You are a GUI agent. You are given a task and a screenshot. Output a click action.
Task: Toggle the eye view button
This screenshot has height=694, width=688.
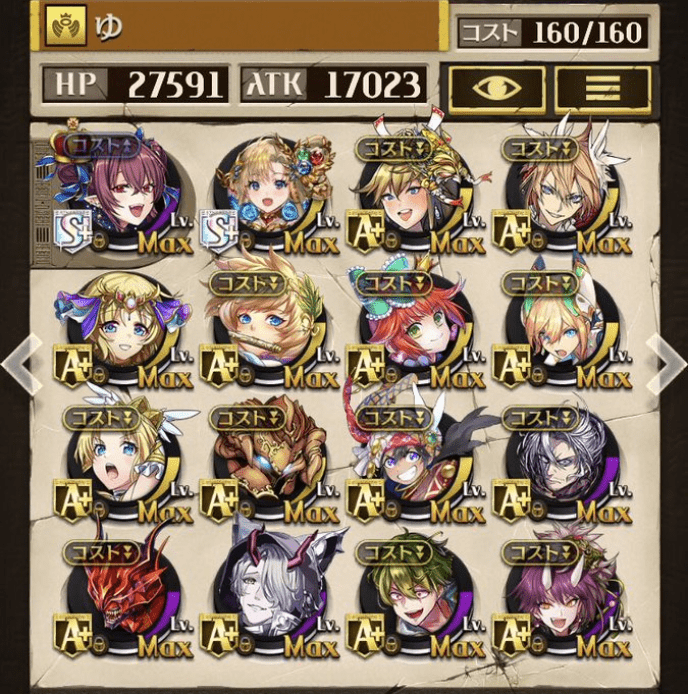pos(496,87)
